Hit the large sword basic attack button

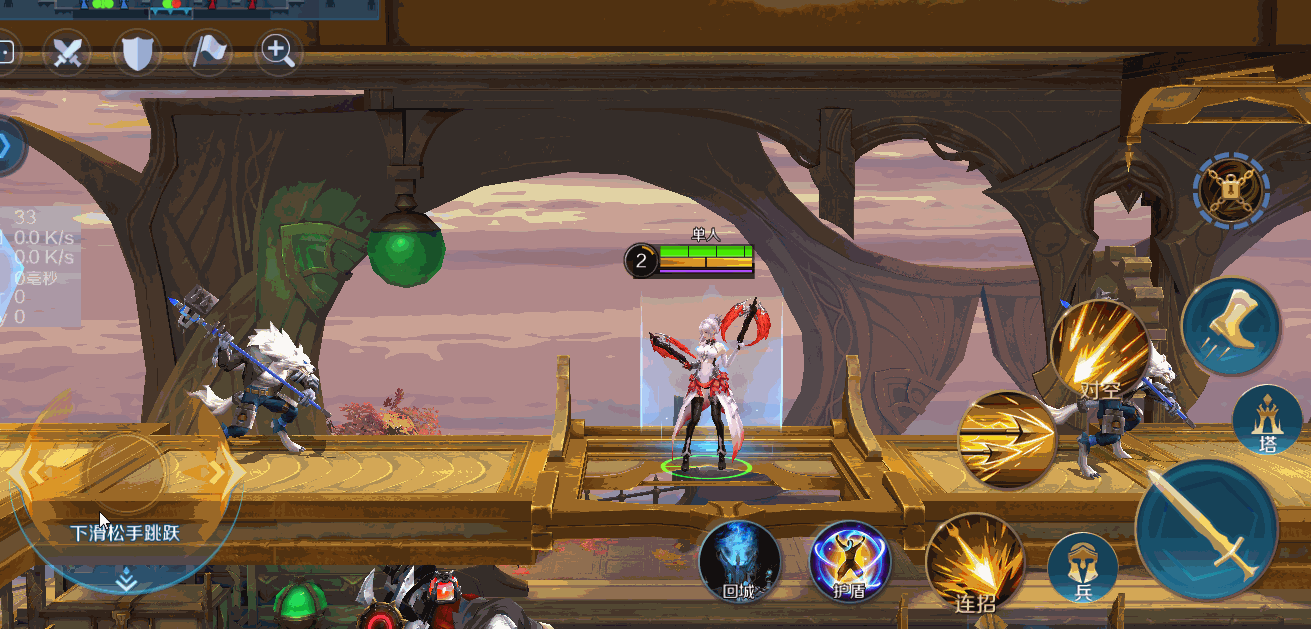(1206, 528)
